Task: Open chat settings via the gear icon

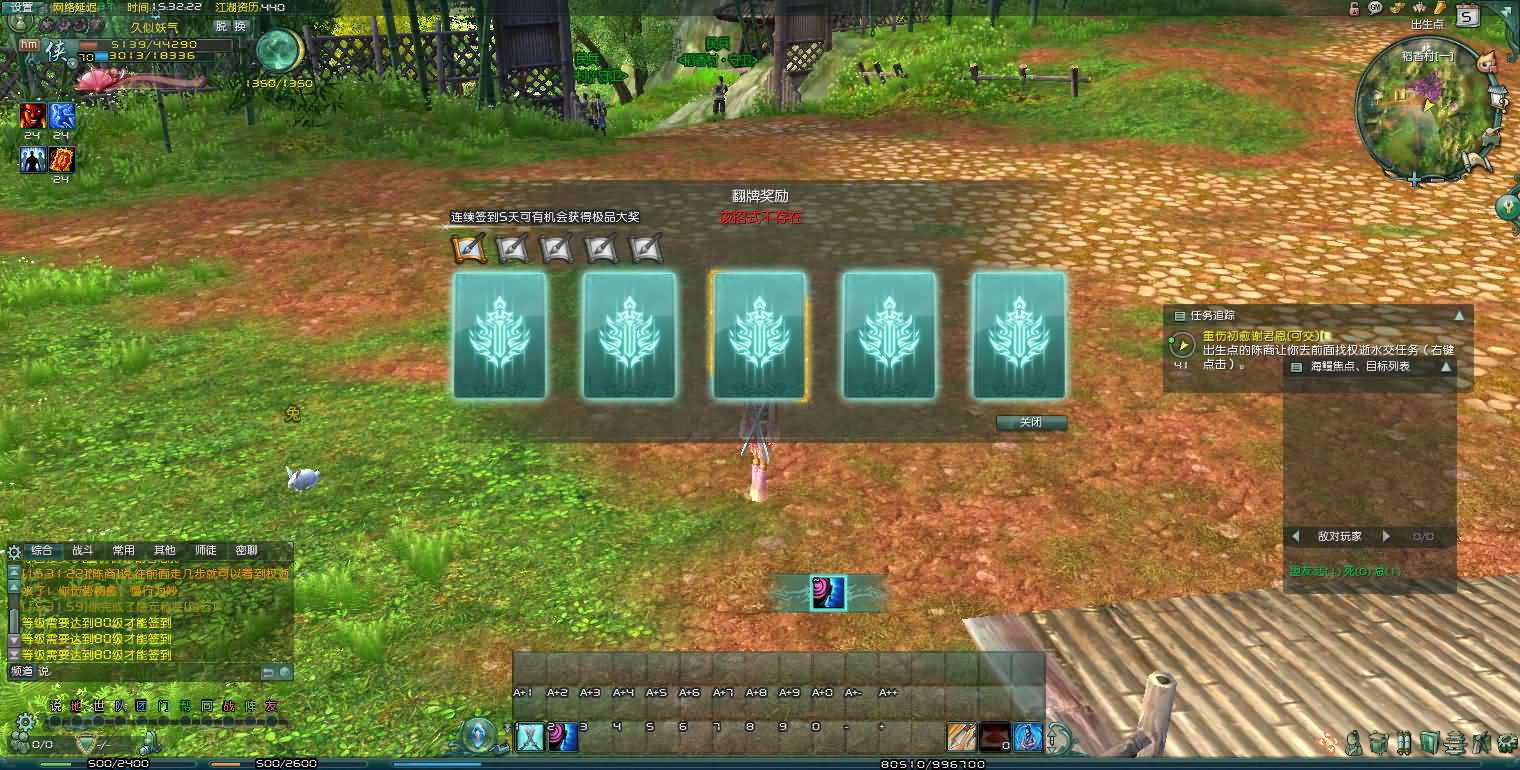Action: [x=13, y=551]
